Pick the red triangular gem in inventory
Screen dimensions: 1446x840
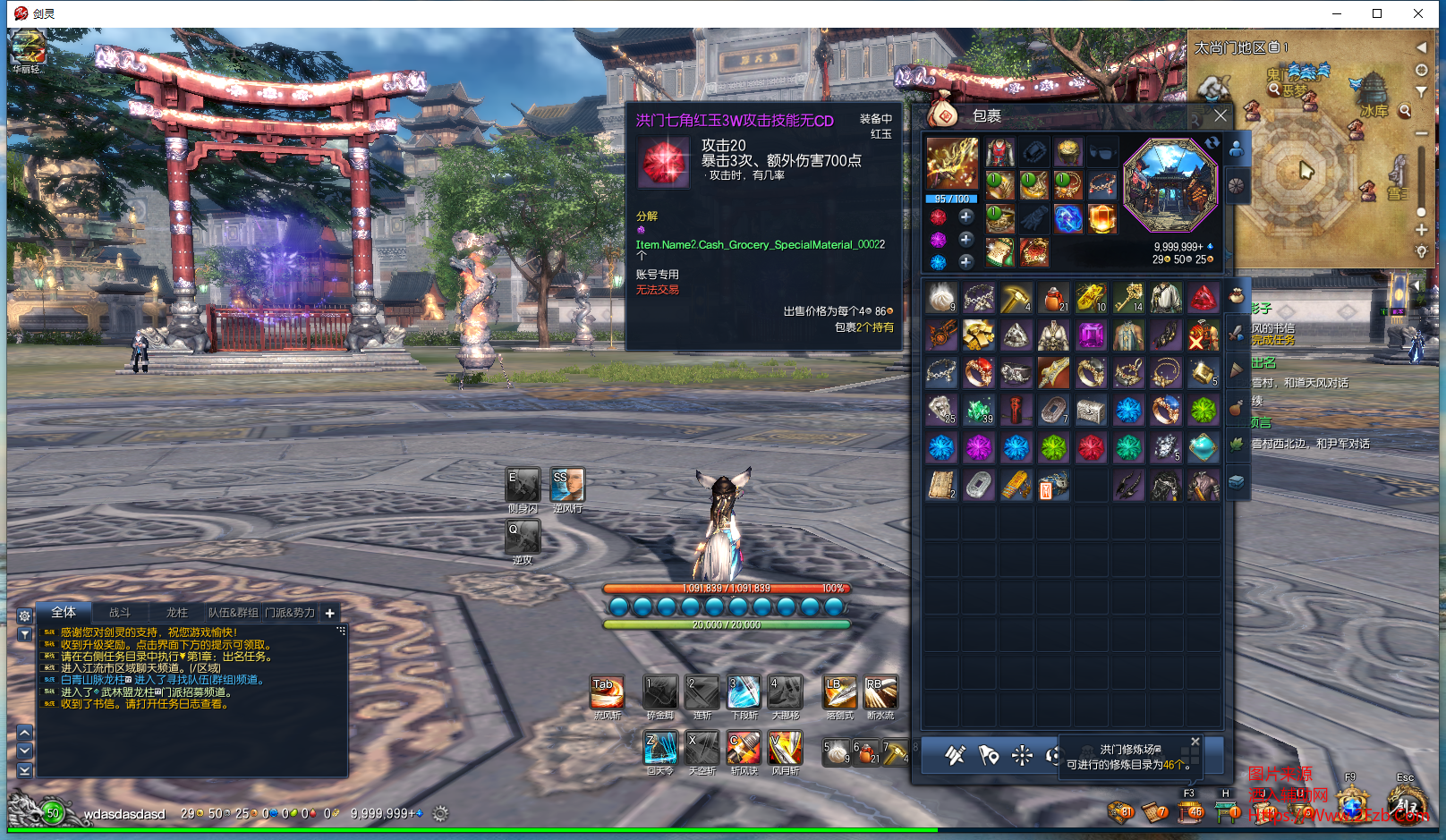click(1203, 298)
